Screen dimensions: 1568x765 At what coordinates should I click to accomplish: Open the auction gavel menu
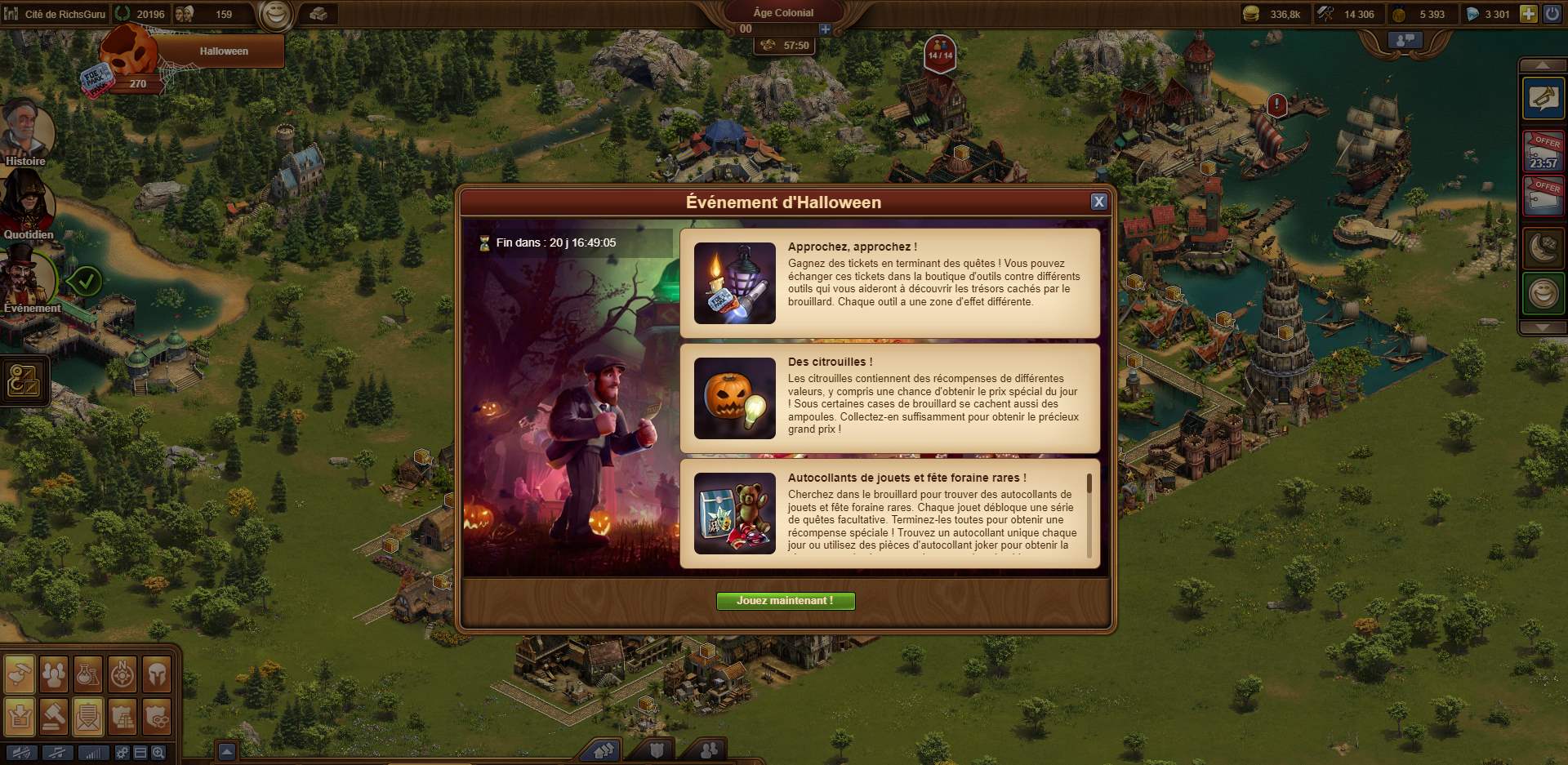click(54, 717)
